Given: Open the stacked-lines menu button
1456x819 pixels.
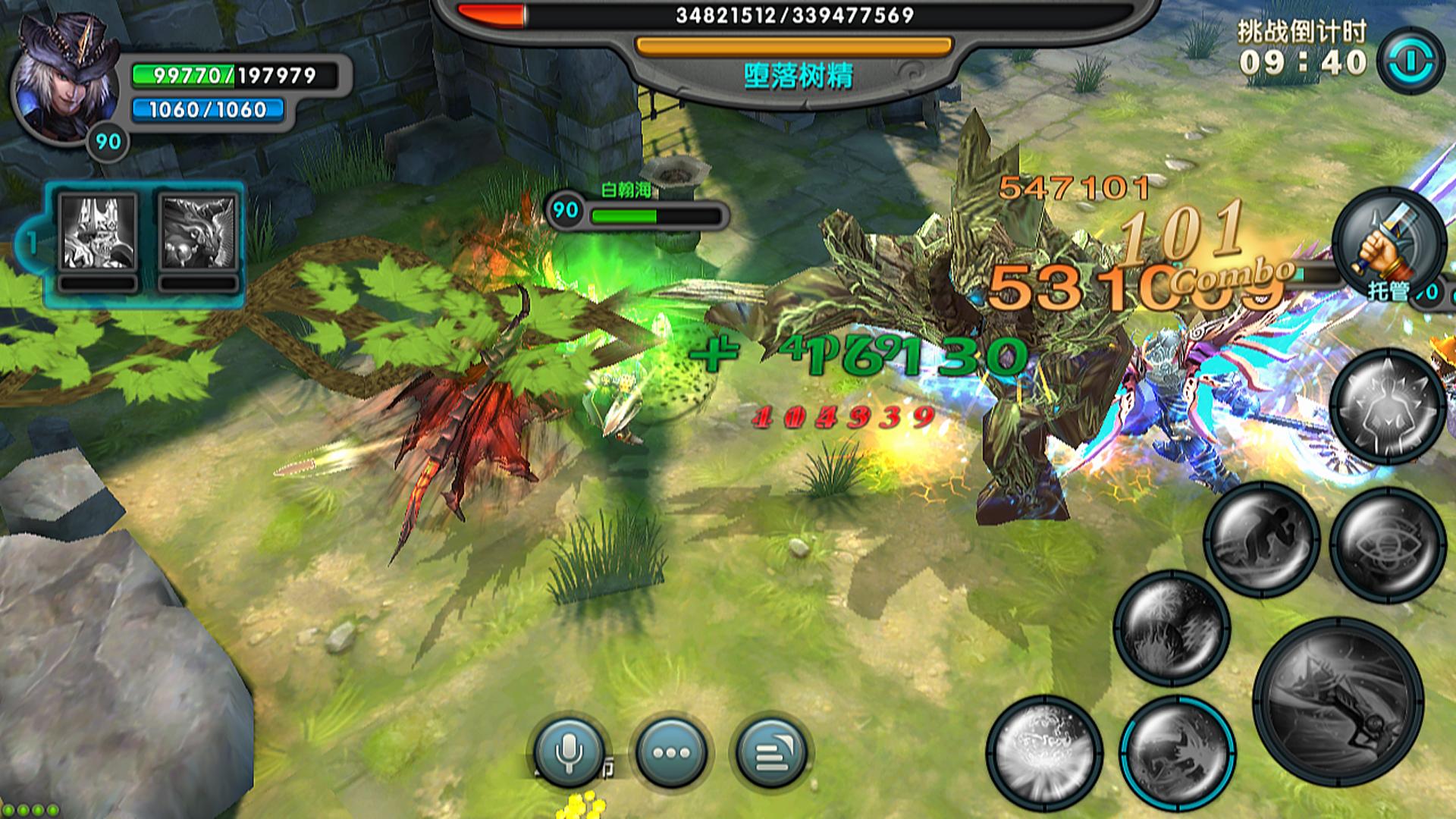Looking at the screenshot, I should pos(771,752).
